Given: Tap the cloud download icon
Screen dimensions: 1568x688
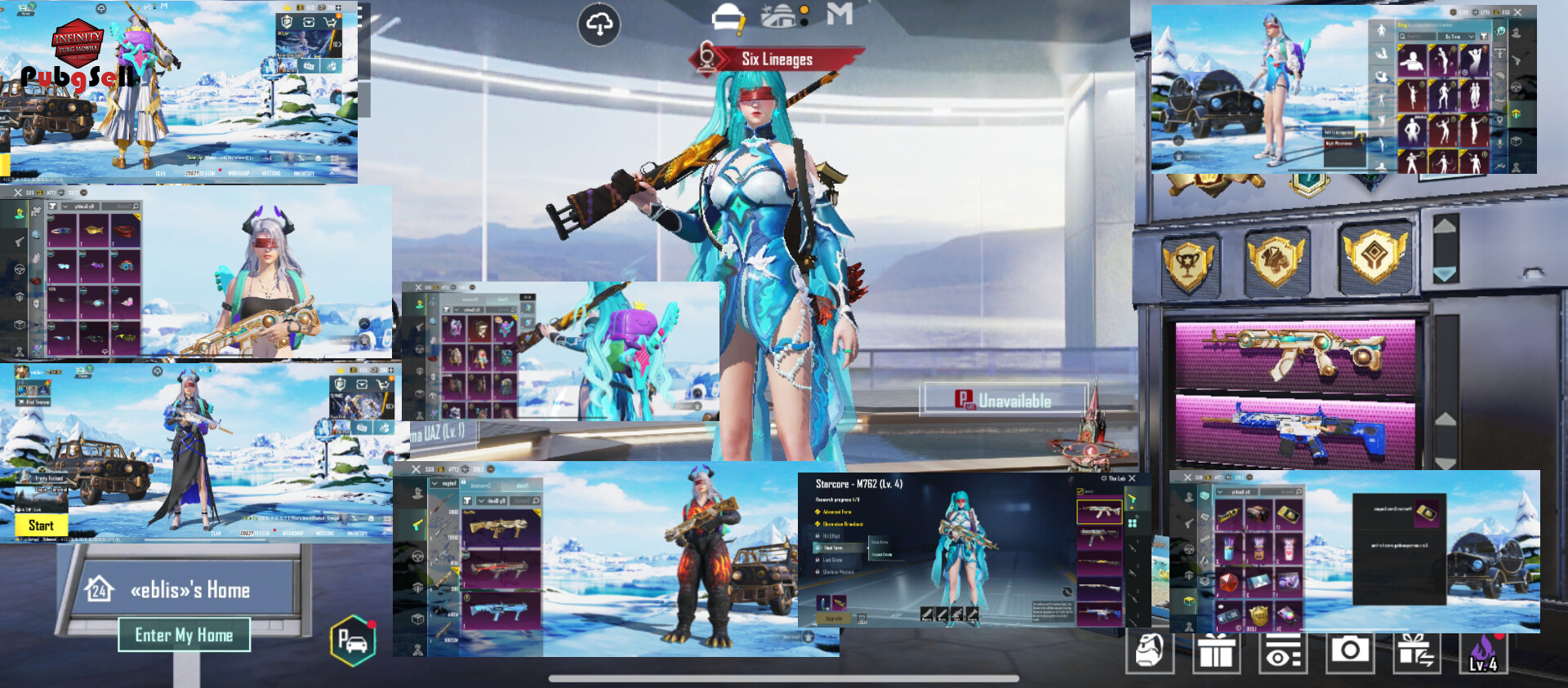Looking at the screenshot, I should pos(599,24).
